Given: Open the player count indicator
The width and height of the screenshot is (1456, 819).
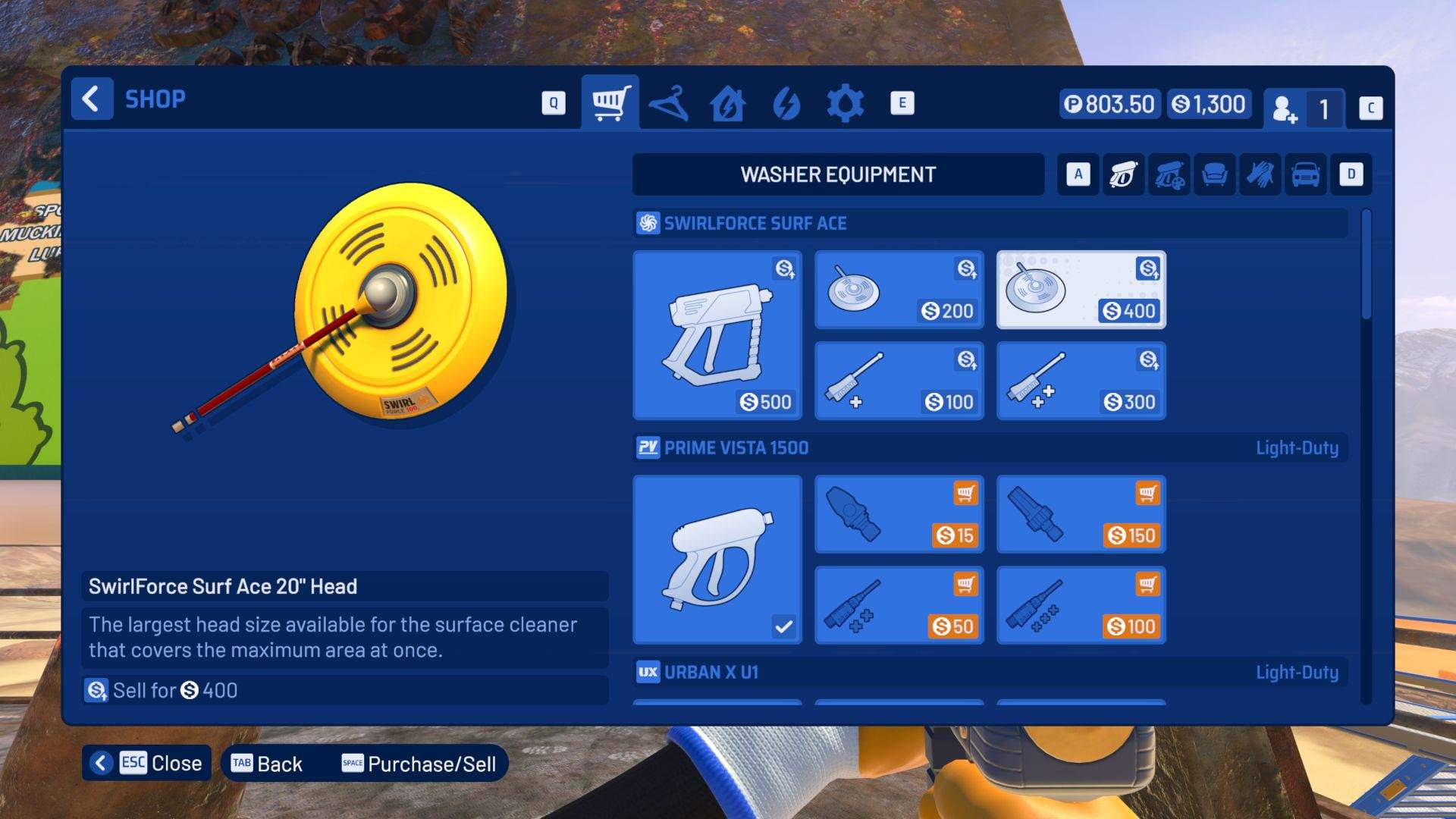Looking at the screenshot, I should [1305, 108].
